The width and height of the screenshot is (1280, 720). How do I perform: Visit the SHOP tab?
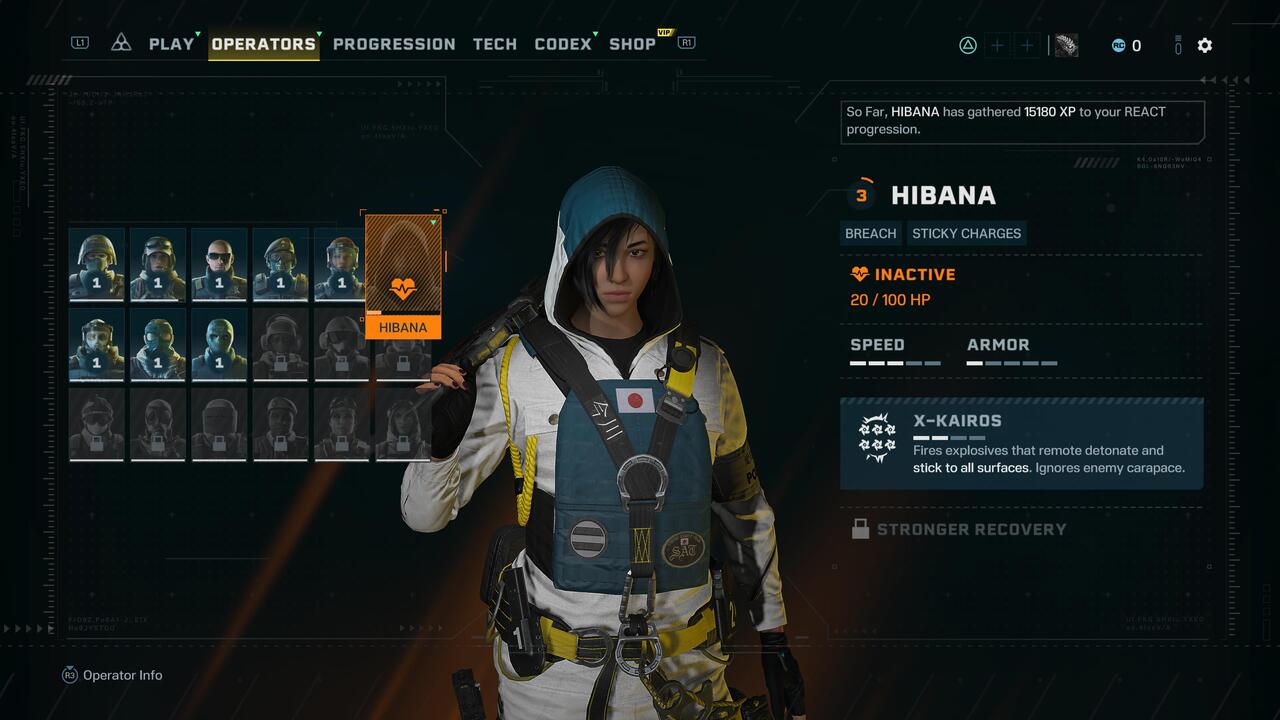coord(632,44)
